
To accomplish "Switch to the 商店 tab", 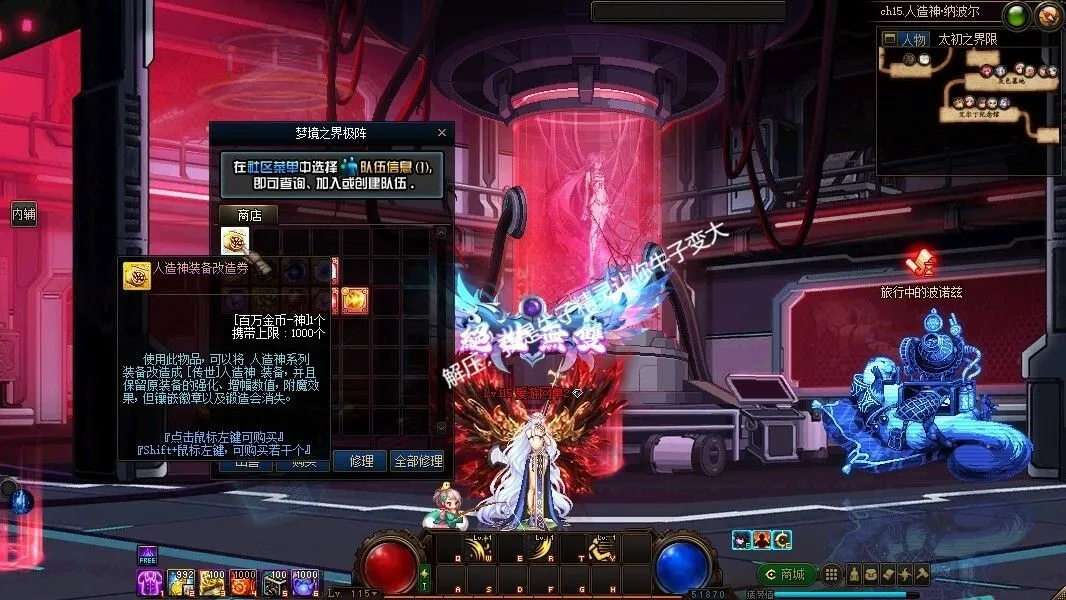I will pyautogui.click(x=248, y=214).
